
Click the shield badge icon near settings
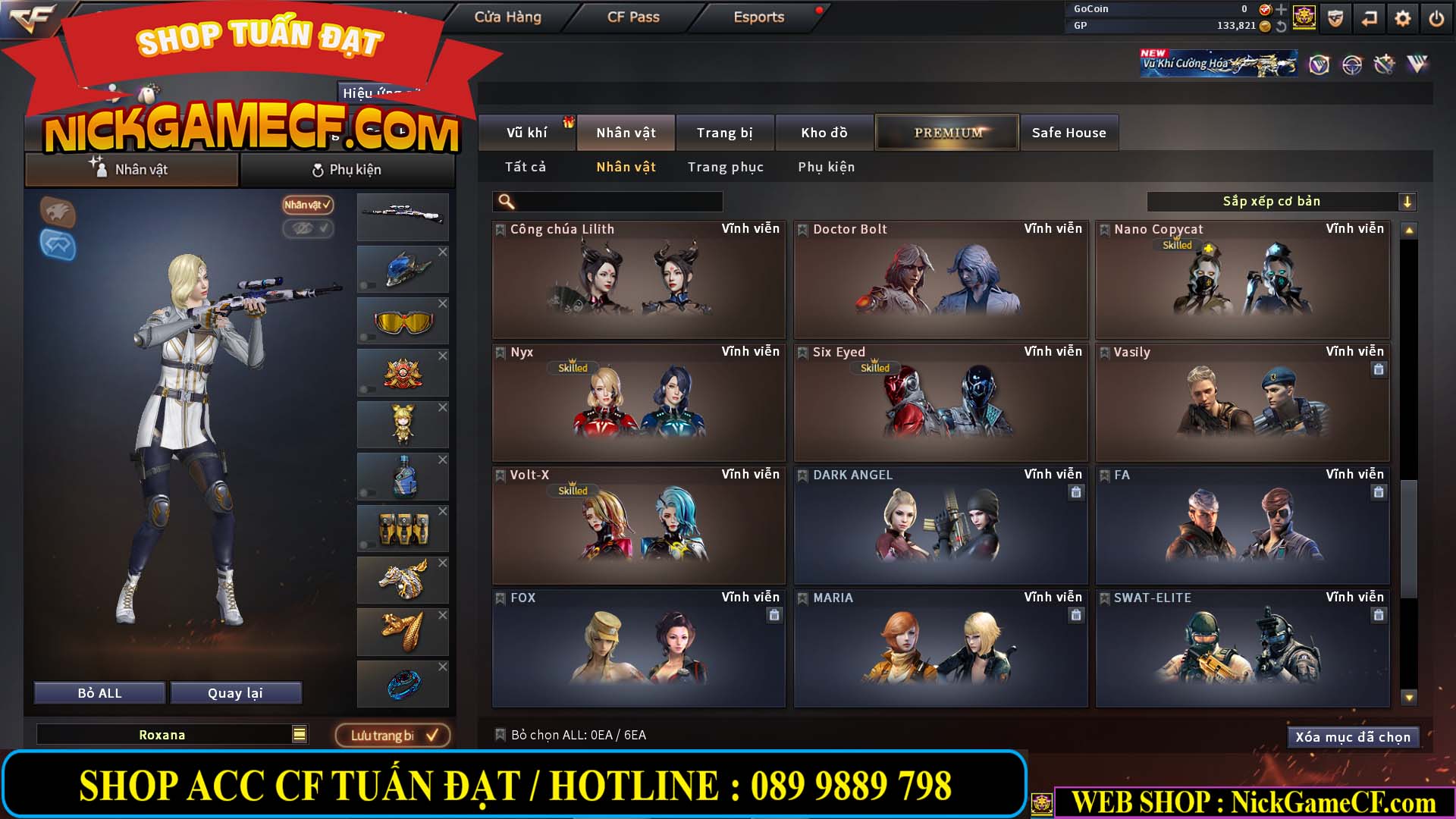(1335, 18)
